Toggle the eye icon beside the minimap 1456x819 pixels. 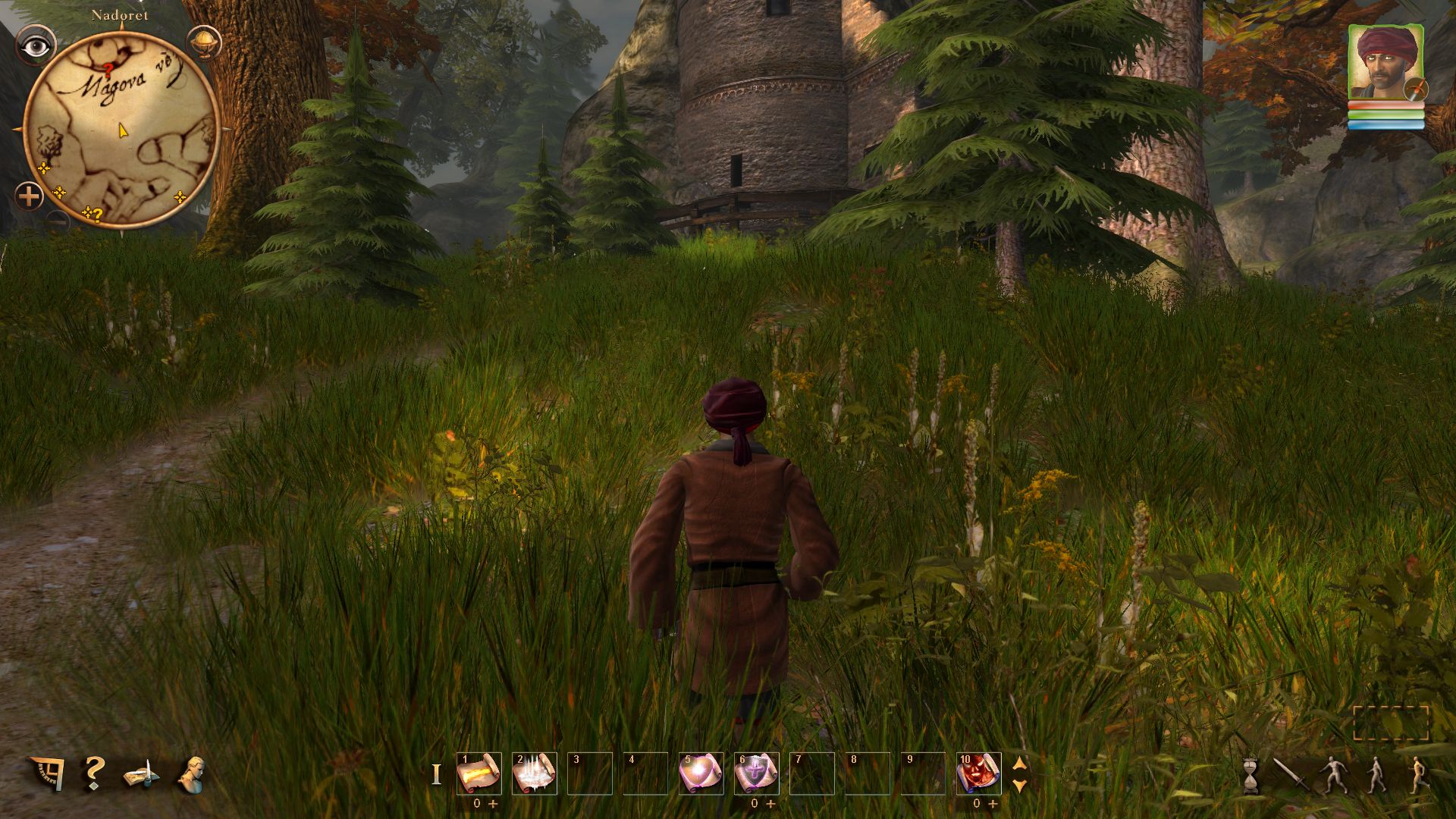[36, 47]
